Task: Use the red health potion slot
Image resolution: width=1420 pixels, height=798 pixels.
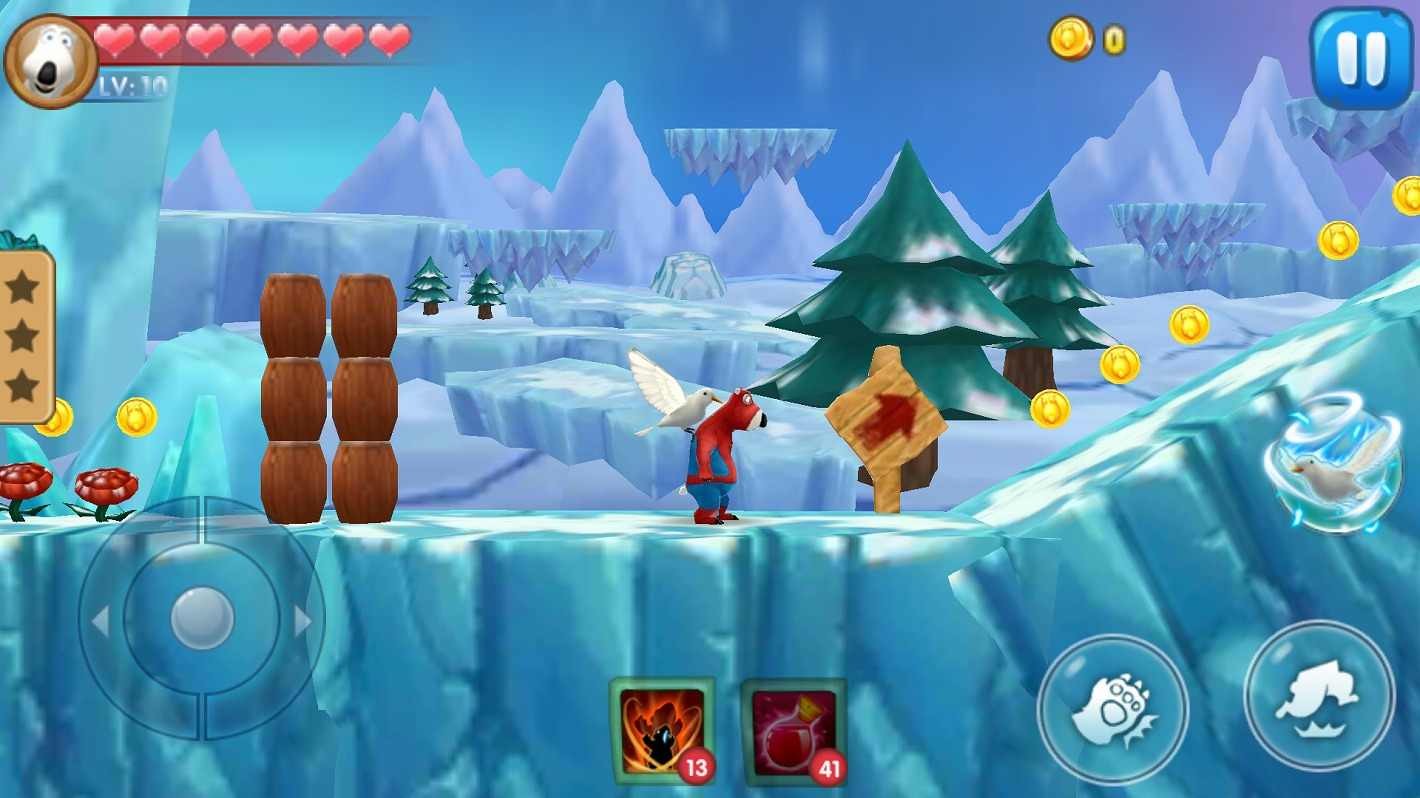Action: (794, 731)
